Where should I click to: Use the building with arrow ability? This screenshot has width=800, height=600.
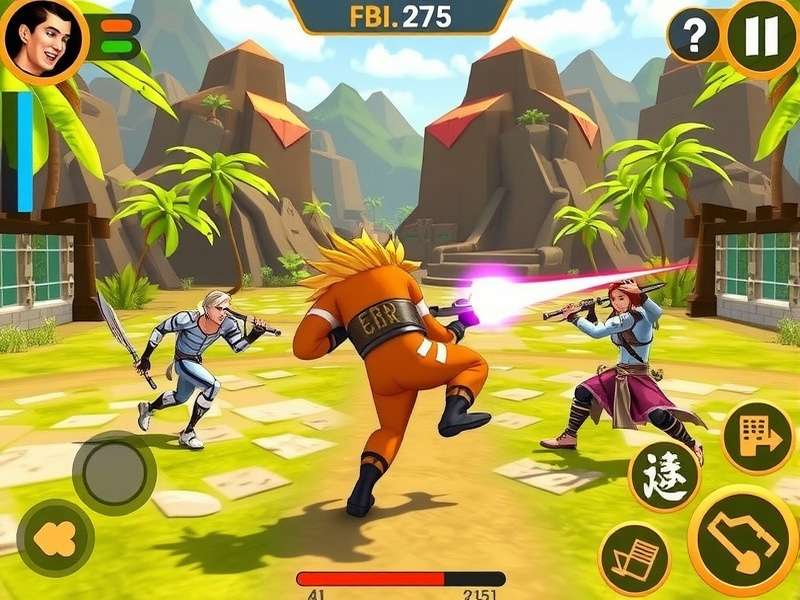(x=757, y=437)
